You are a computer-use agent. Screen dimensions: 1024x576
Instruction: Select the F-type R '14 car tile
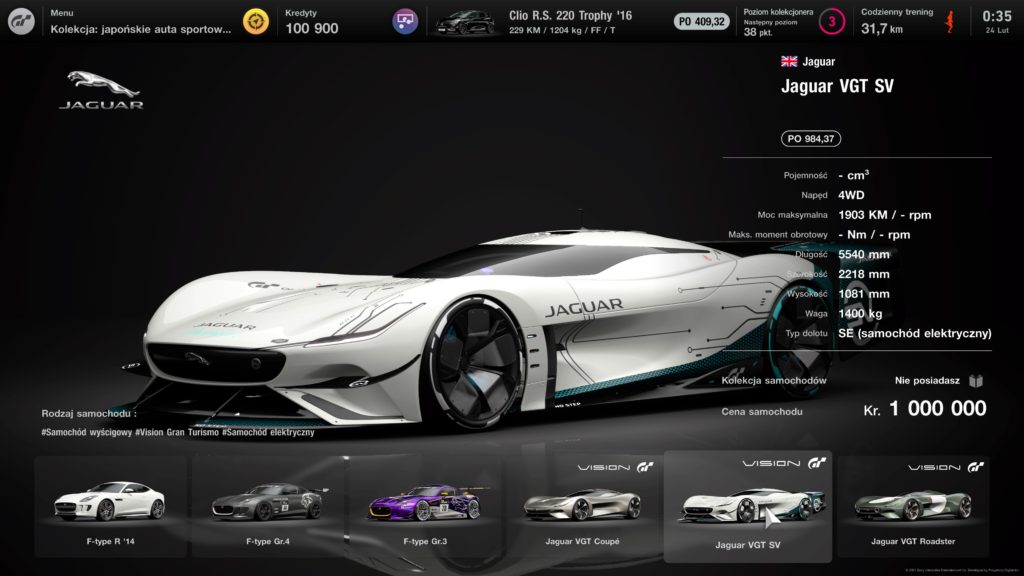[110, 506]
